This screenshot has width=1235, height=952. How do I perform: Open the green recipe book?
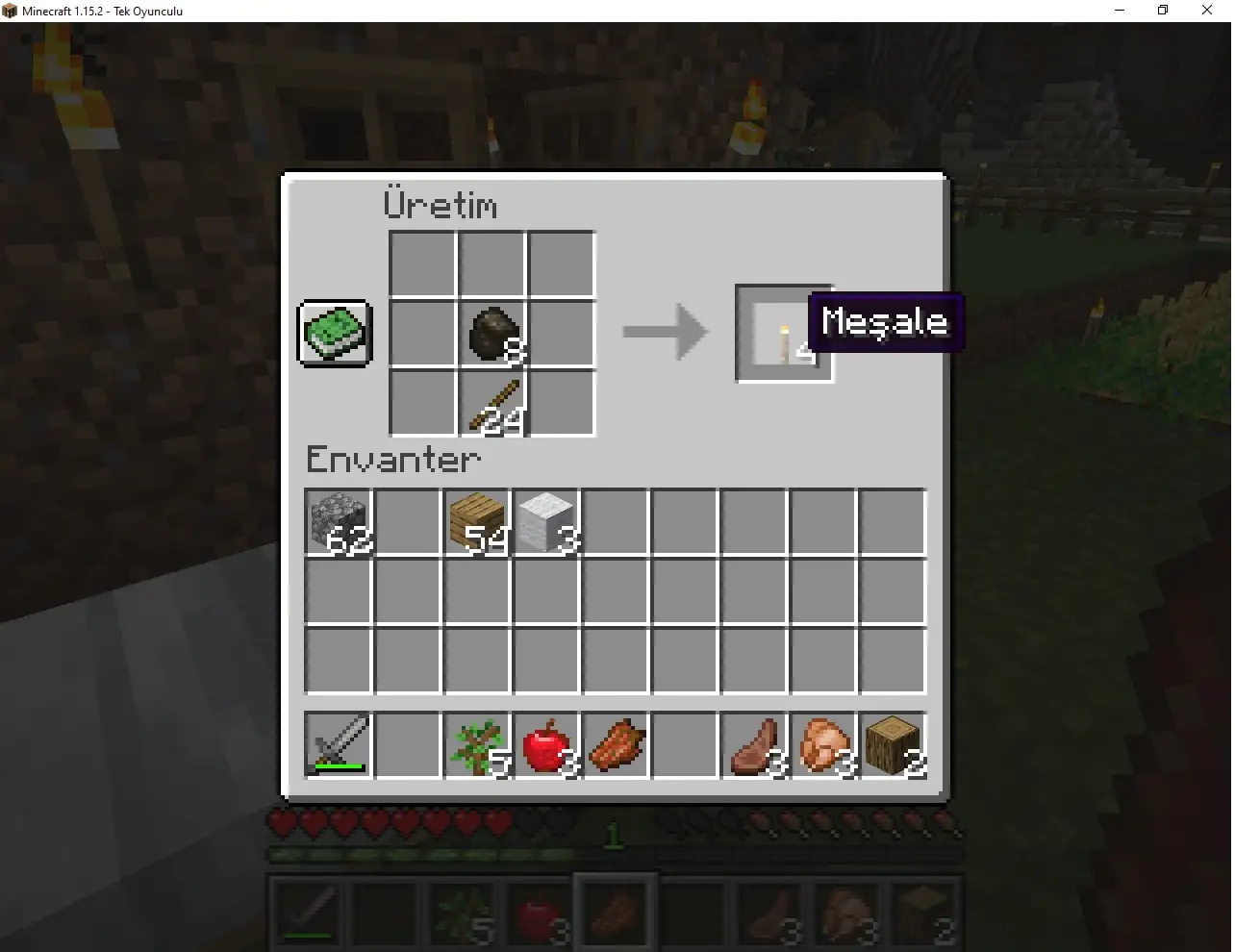click(x=334, y=335)
